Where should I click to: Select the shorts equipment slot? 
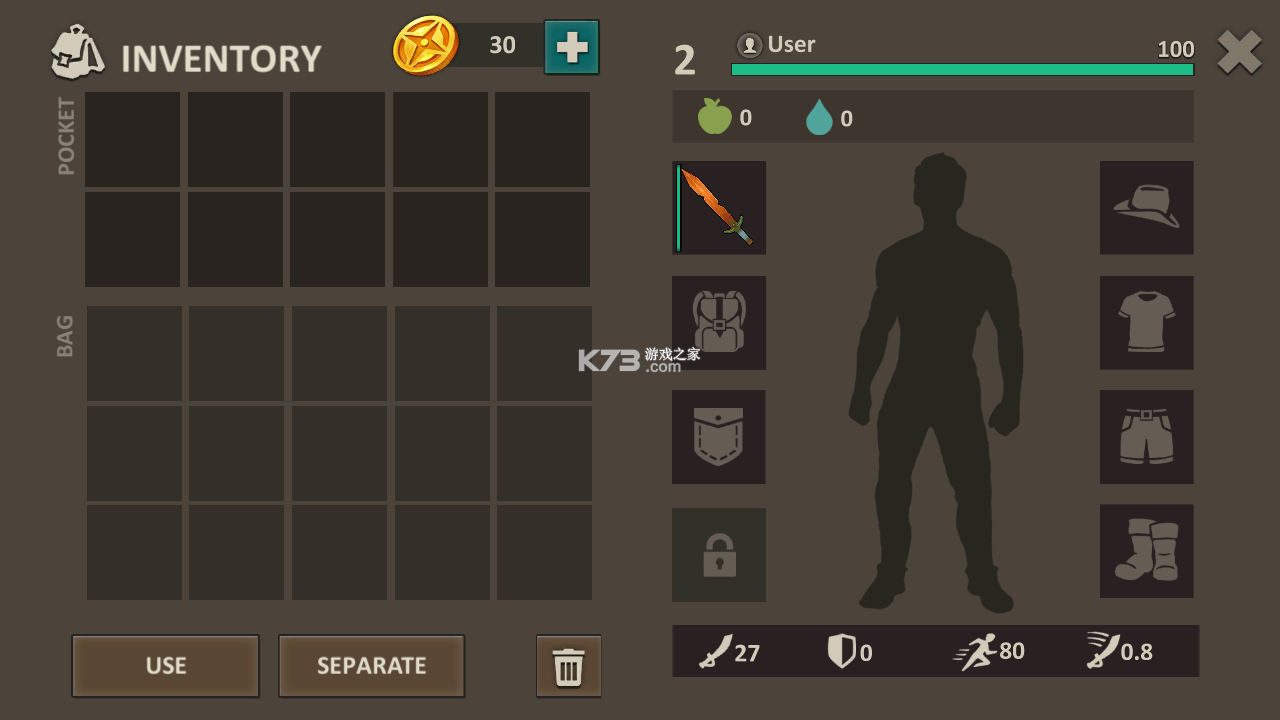(x=1146, y=437)
